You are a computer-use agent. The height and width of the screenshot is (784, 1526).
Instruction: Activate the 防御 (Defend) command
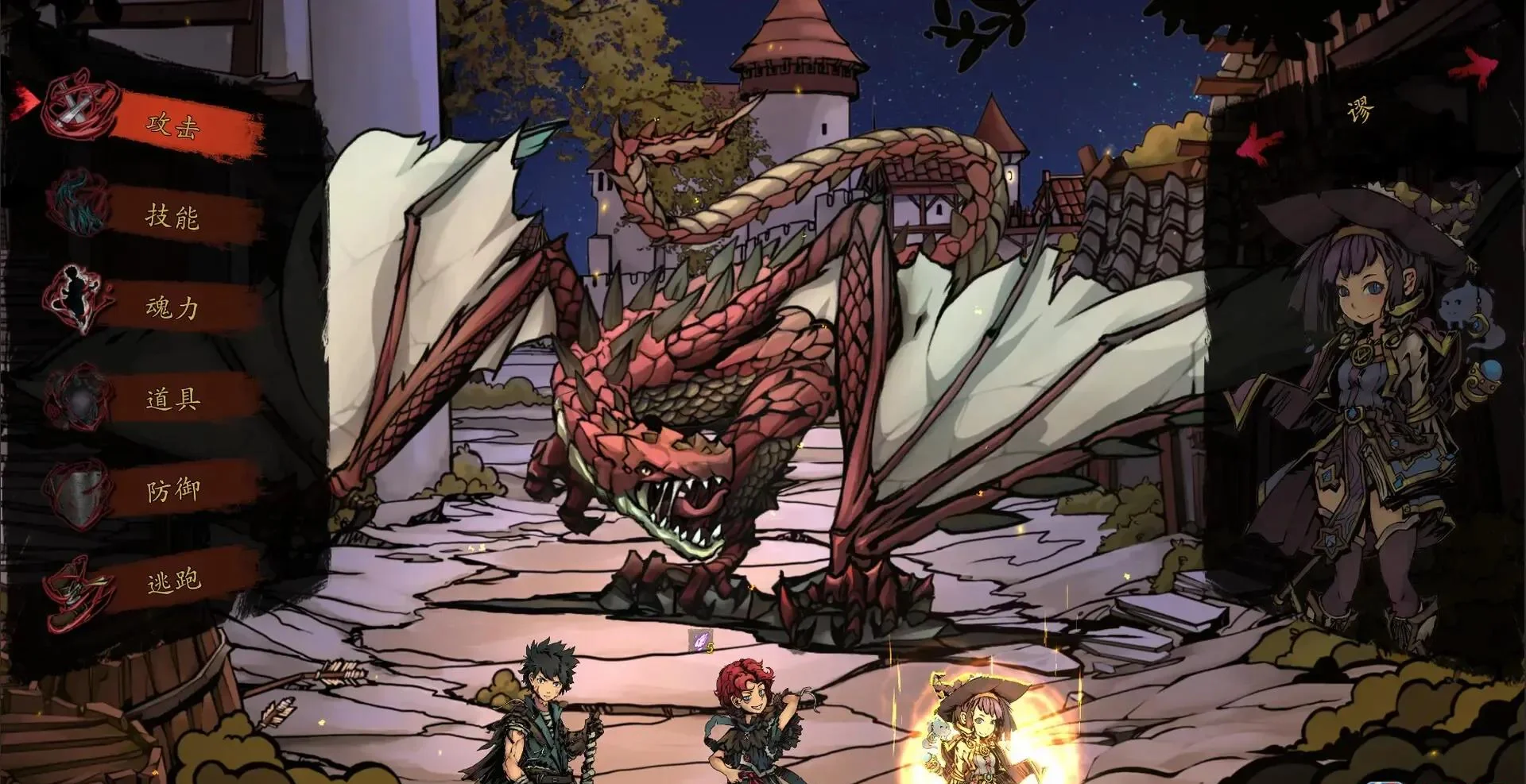click(x=172, y=490)
